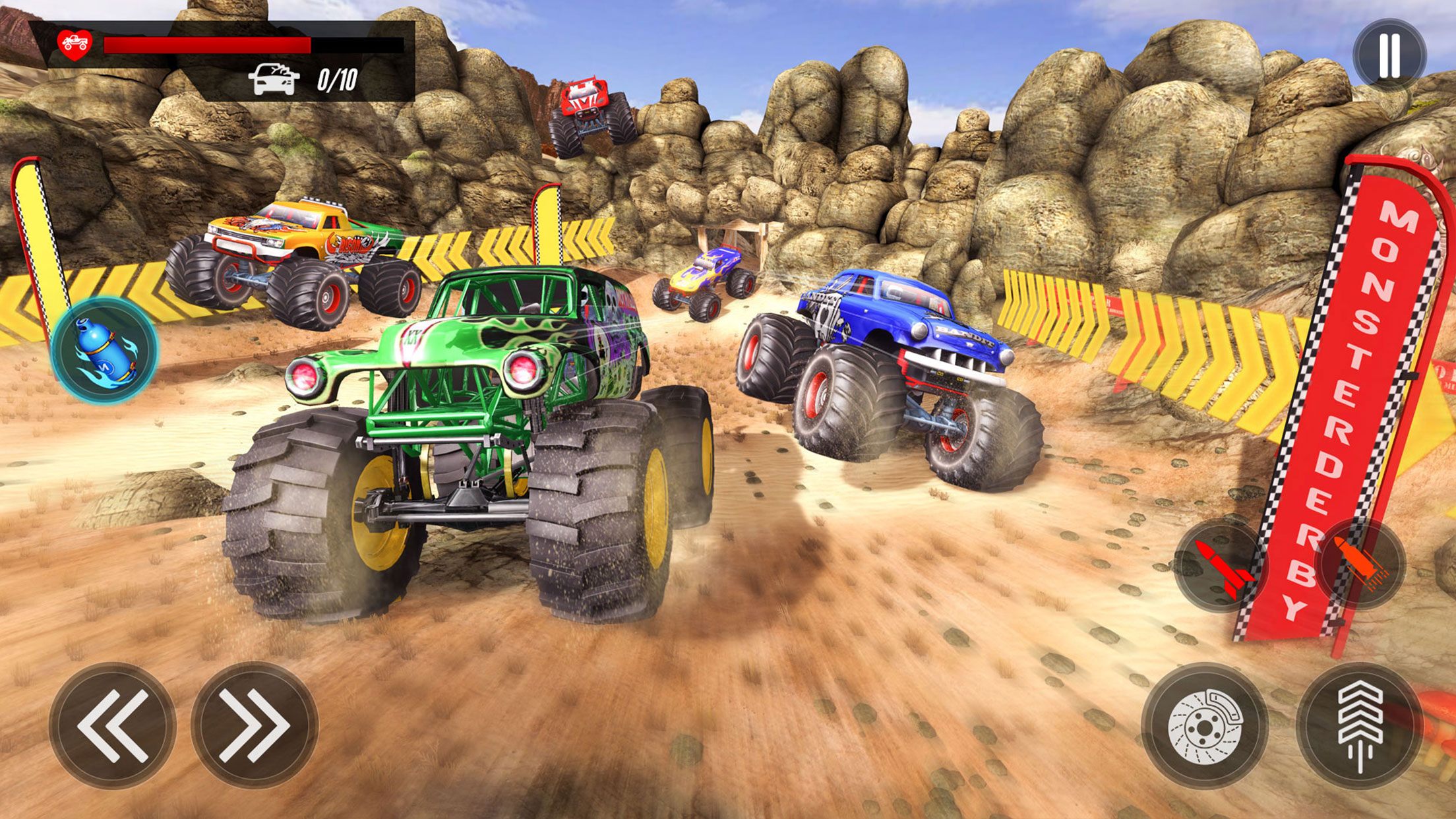Steer left with the left arrow button
Screen dimensions: 1456x819
113,725
